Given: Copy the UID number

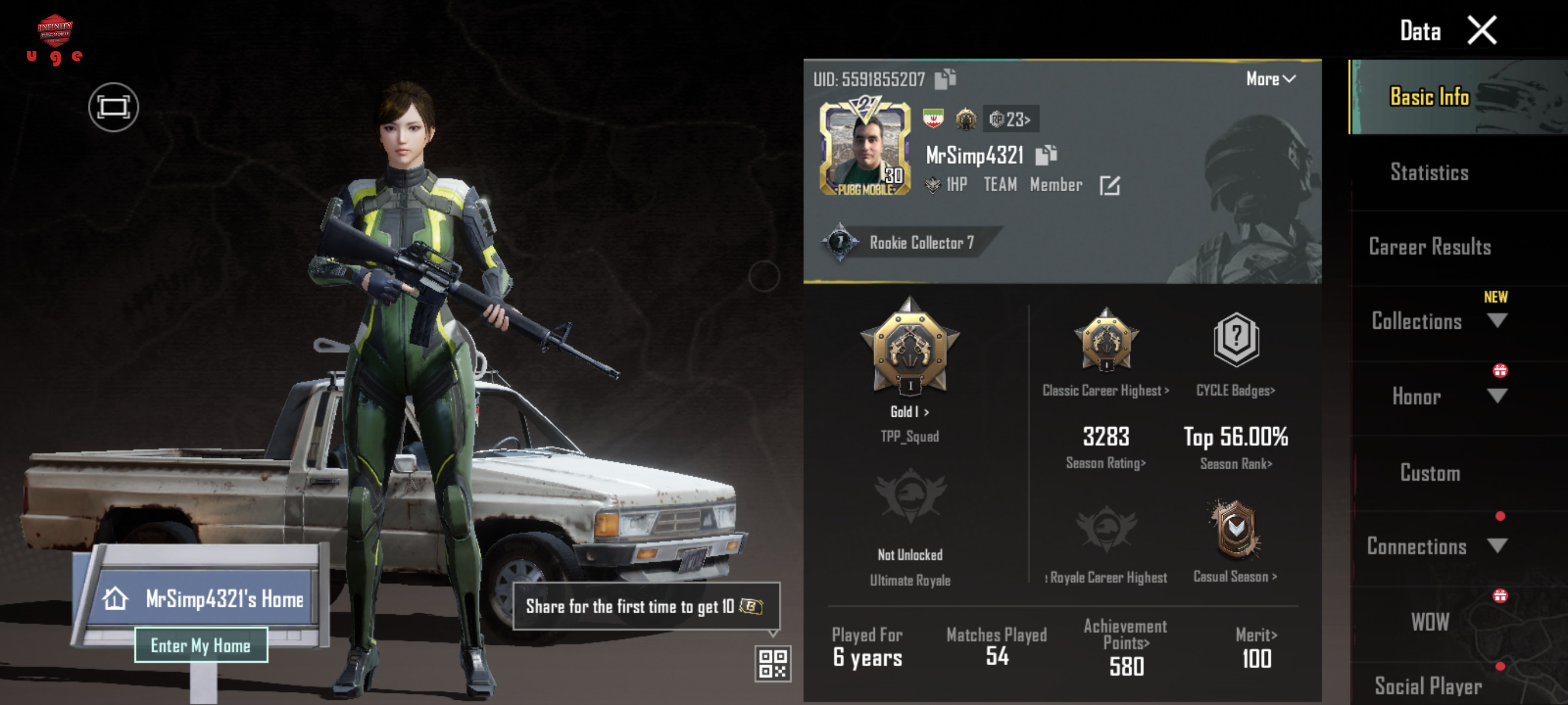Looking at the screenshot, I should point(945,79).
